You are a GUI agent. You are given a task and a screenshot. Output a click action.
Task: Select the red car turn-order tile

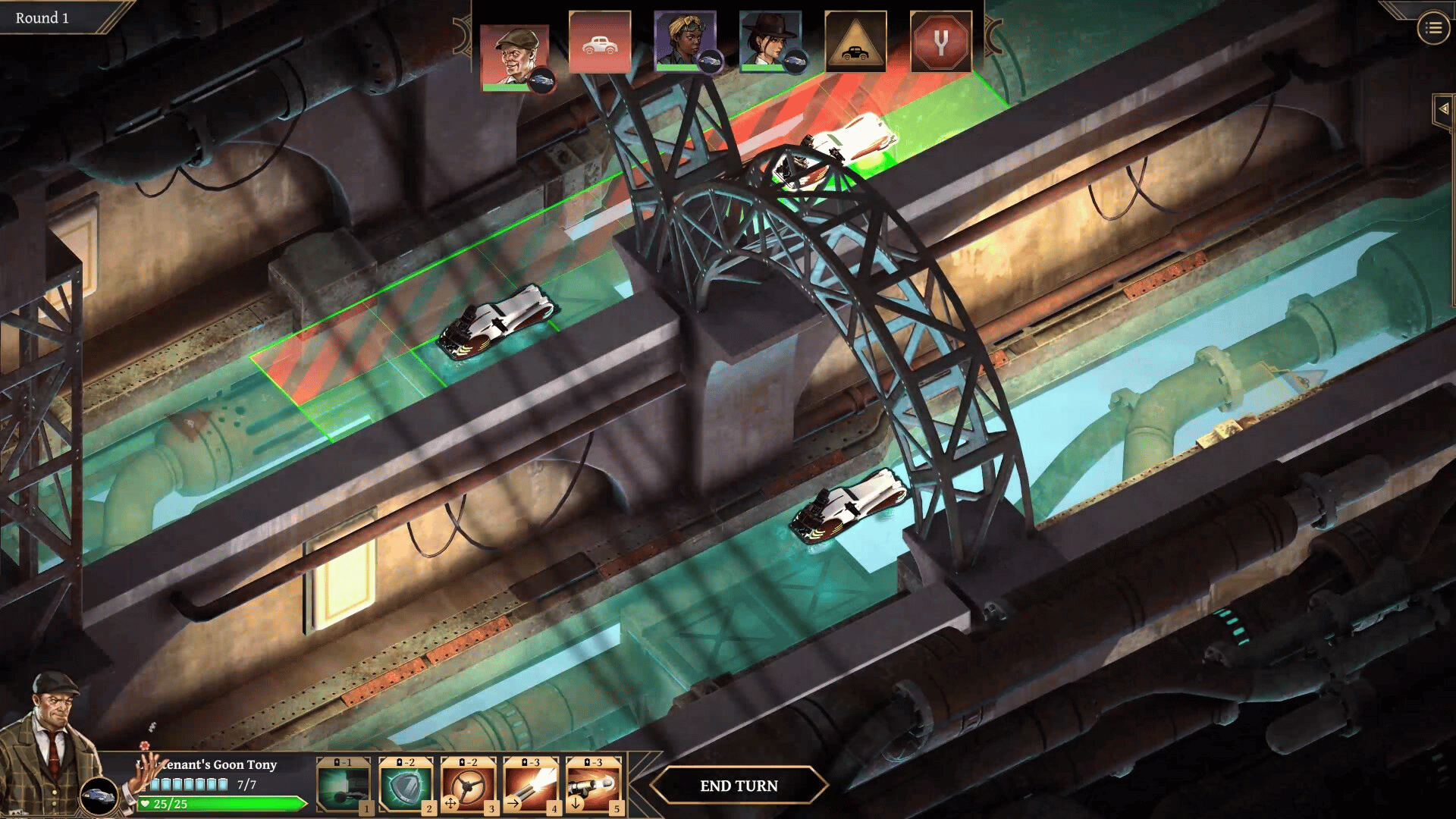[599, 42]
